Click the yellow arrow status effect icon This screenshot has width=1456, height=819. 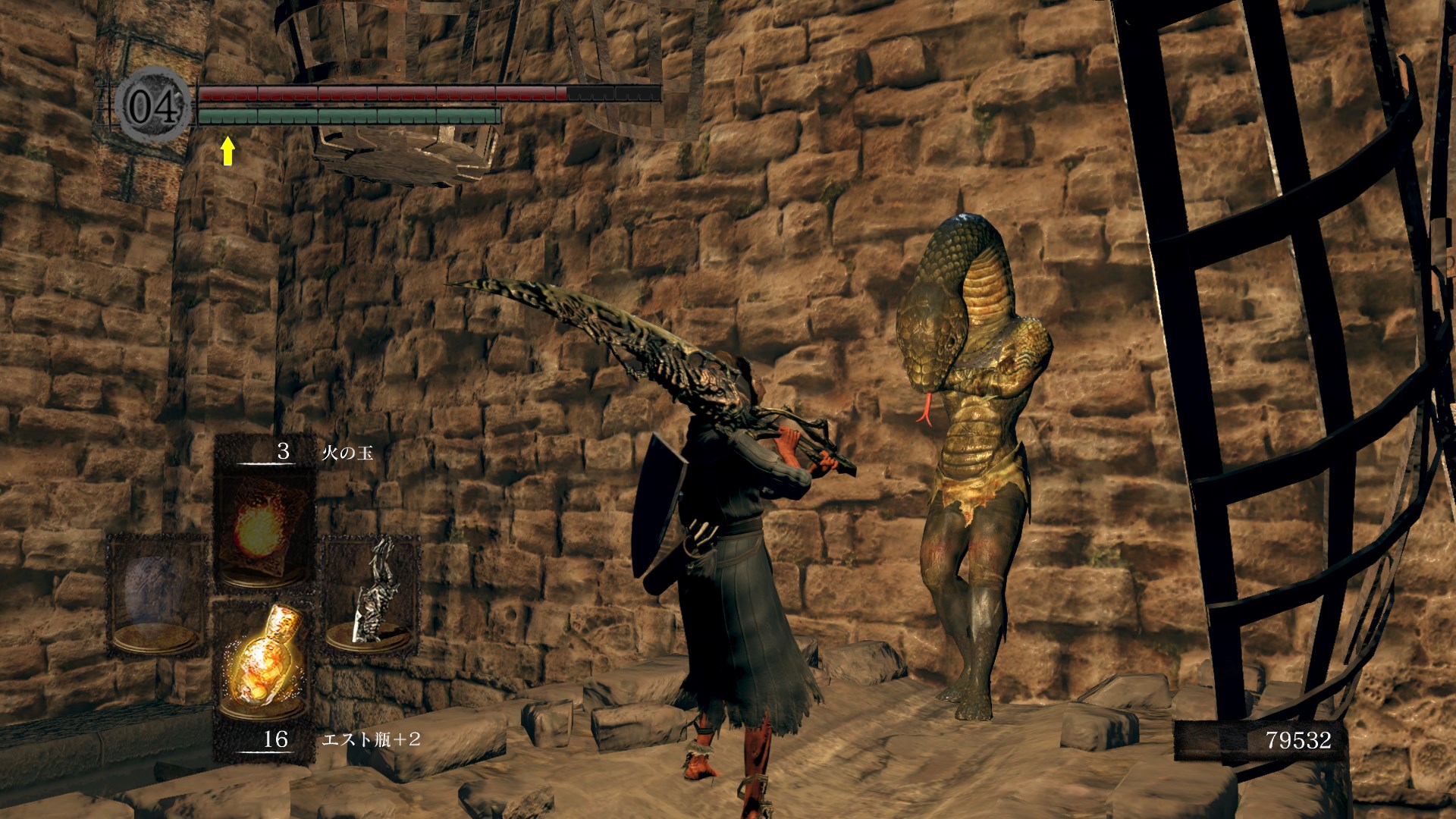pos(227,150)
